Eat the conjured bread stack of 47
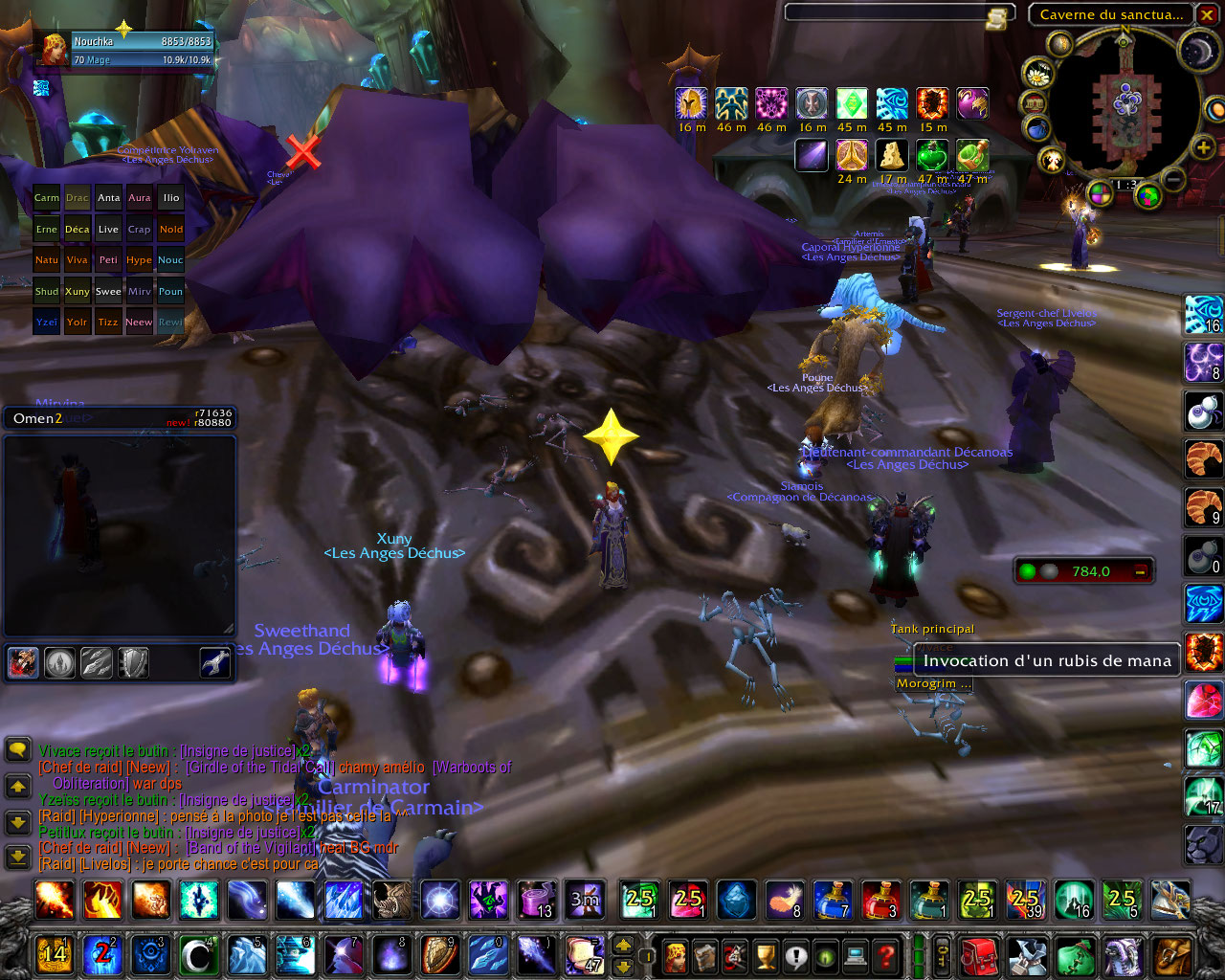 point(584,953)
